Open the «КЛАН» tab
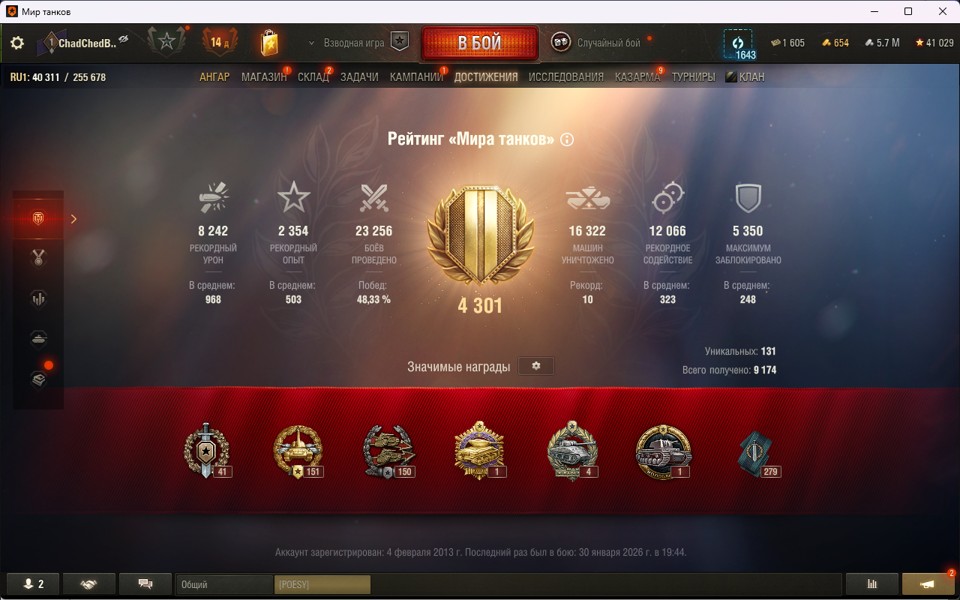The image size is (960, 600). click(745, 77)
